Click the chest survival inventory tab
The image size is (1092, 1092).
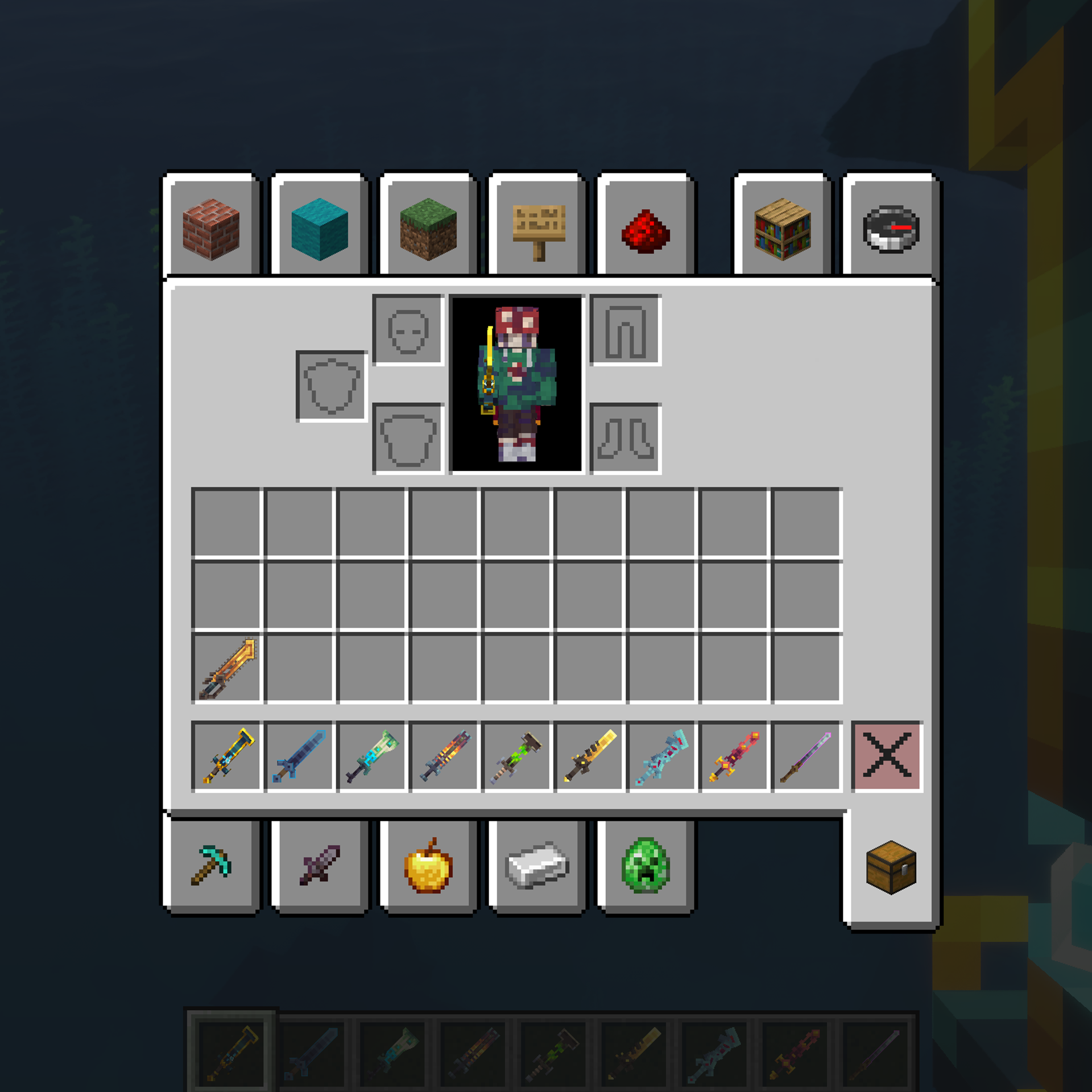coord(891,867)
